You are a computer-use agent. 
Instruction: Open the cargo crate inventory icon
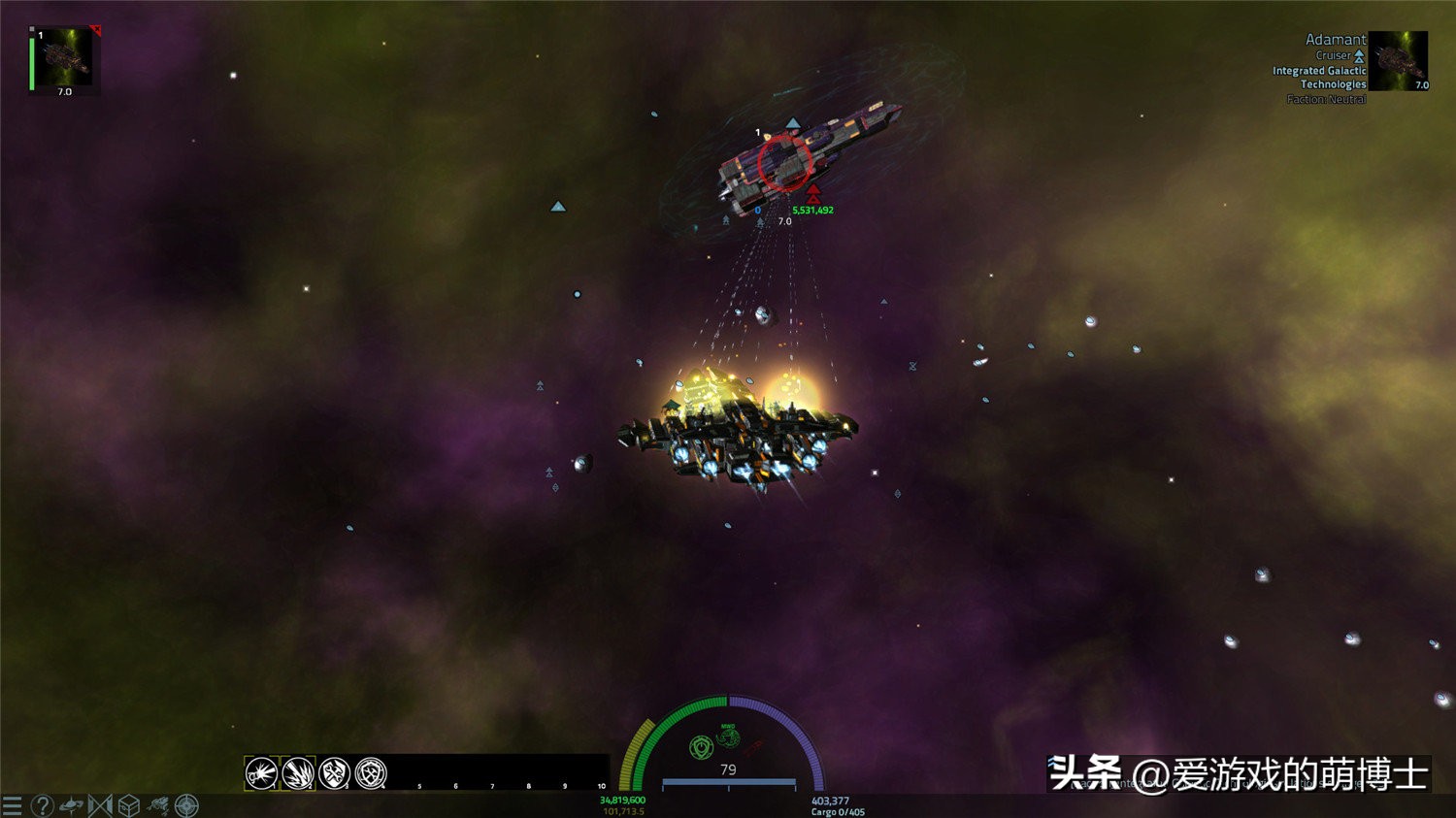pos(127,803)
